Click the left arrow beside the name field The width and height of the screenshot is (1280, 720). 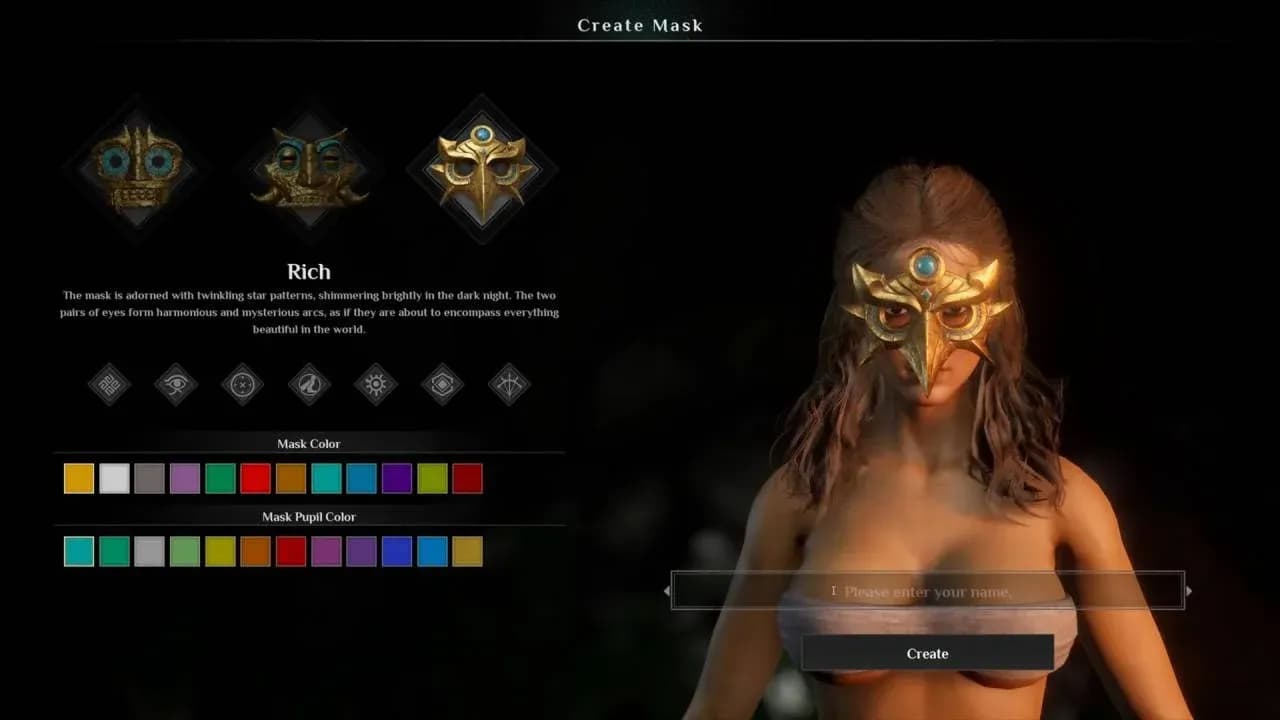[667, 591]
